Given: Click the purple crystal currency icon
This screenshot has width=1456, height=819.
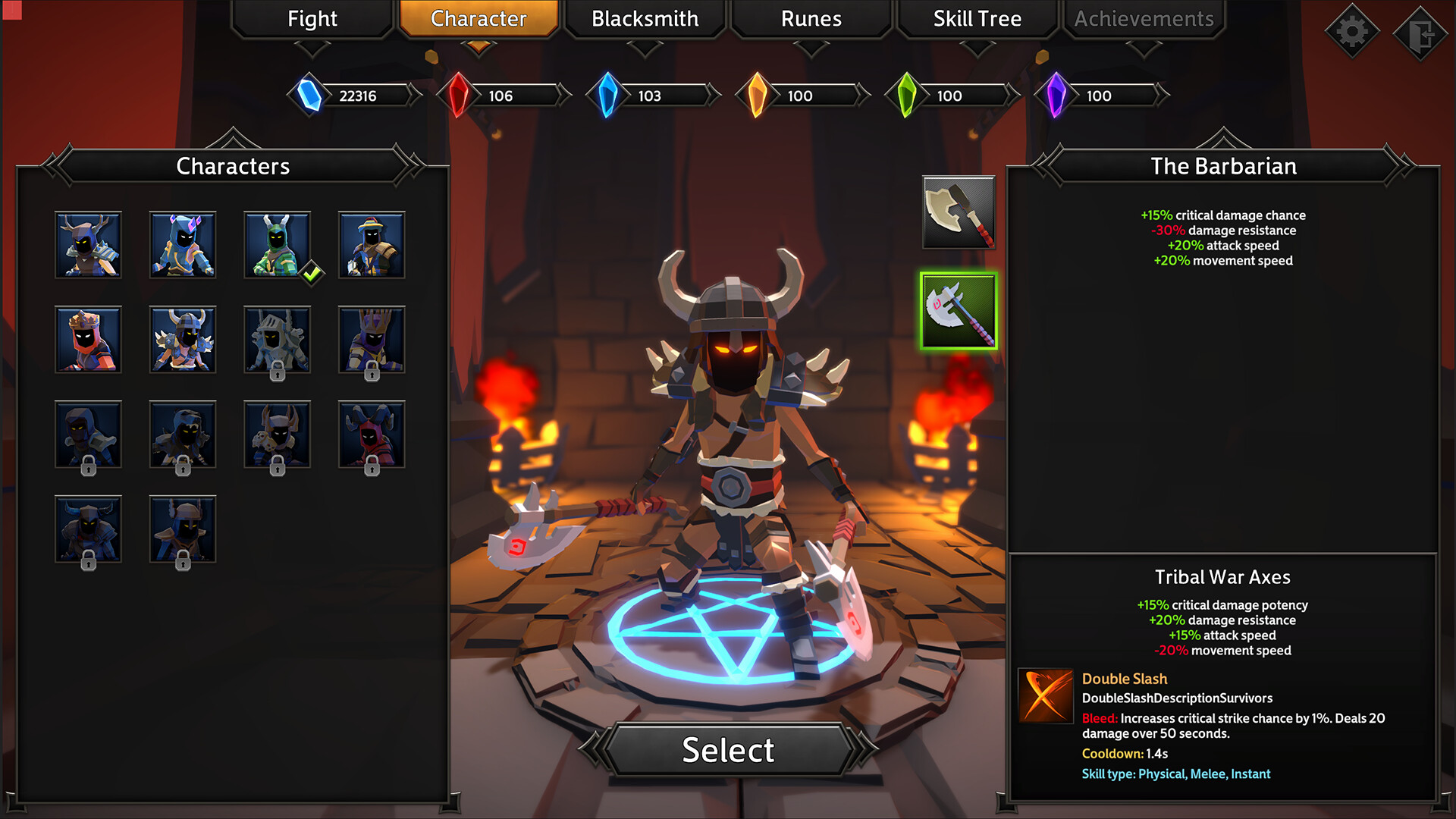Looking at the screenshot, I should [1056, 96].
